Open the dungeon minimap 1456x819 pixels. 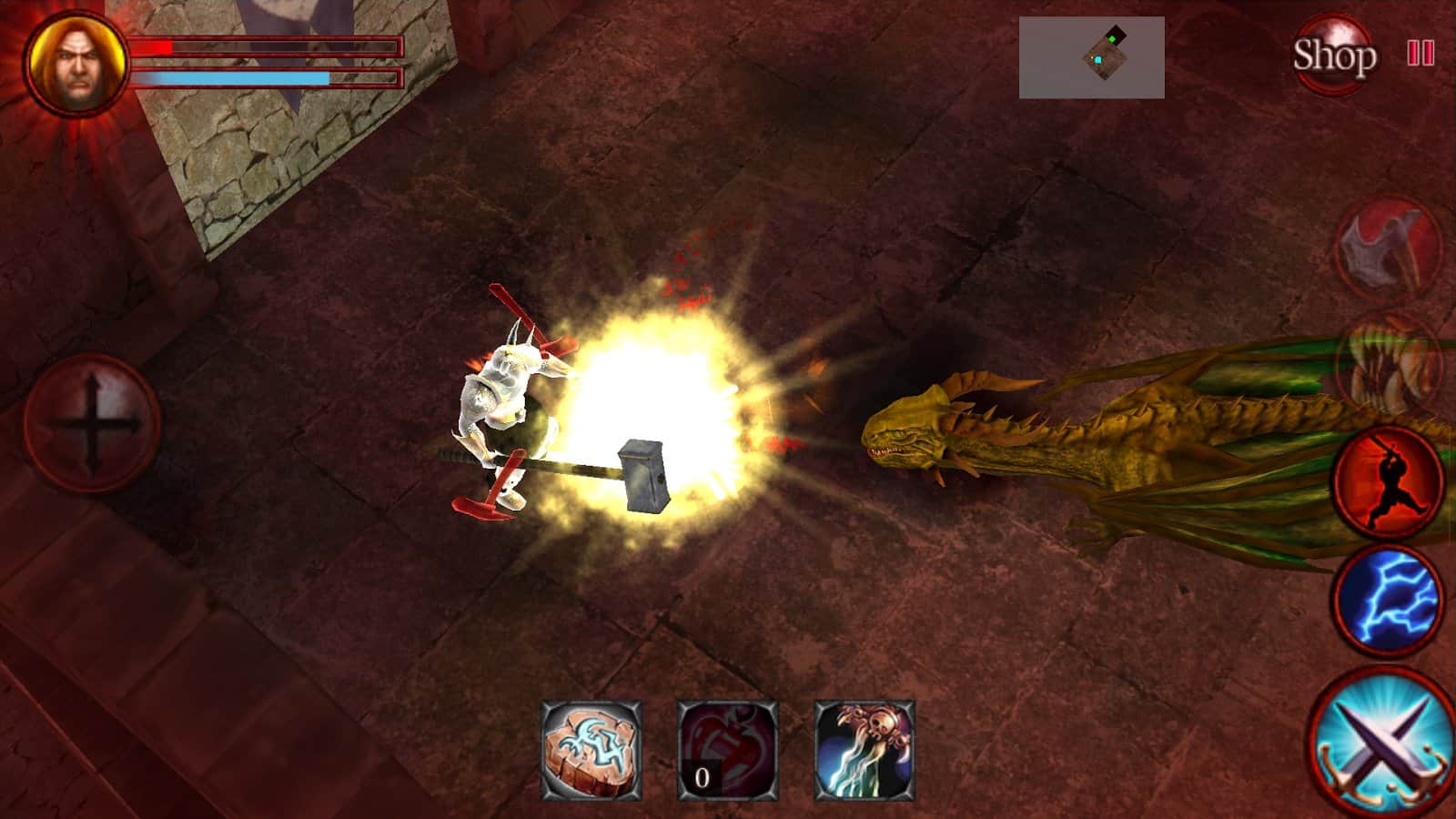[x=1091, y=57]
